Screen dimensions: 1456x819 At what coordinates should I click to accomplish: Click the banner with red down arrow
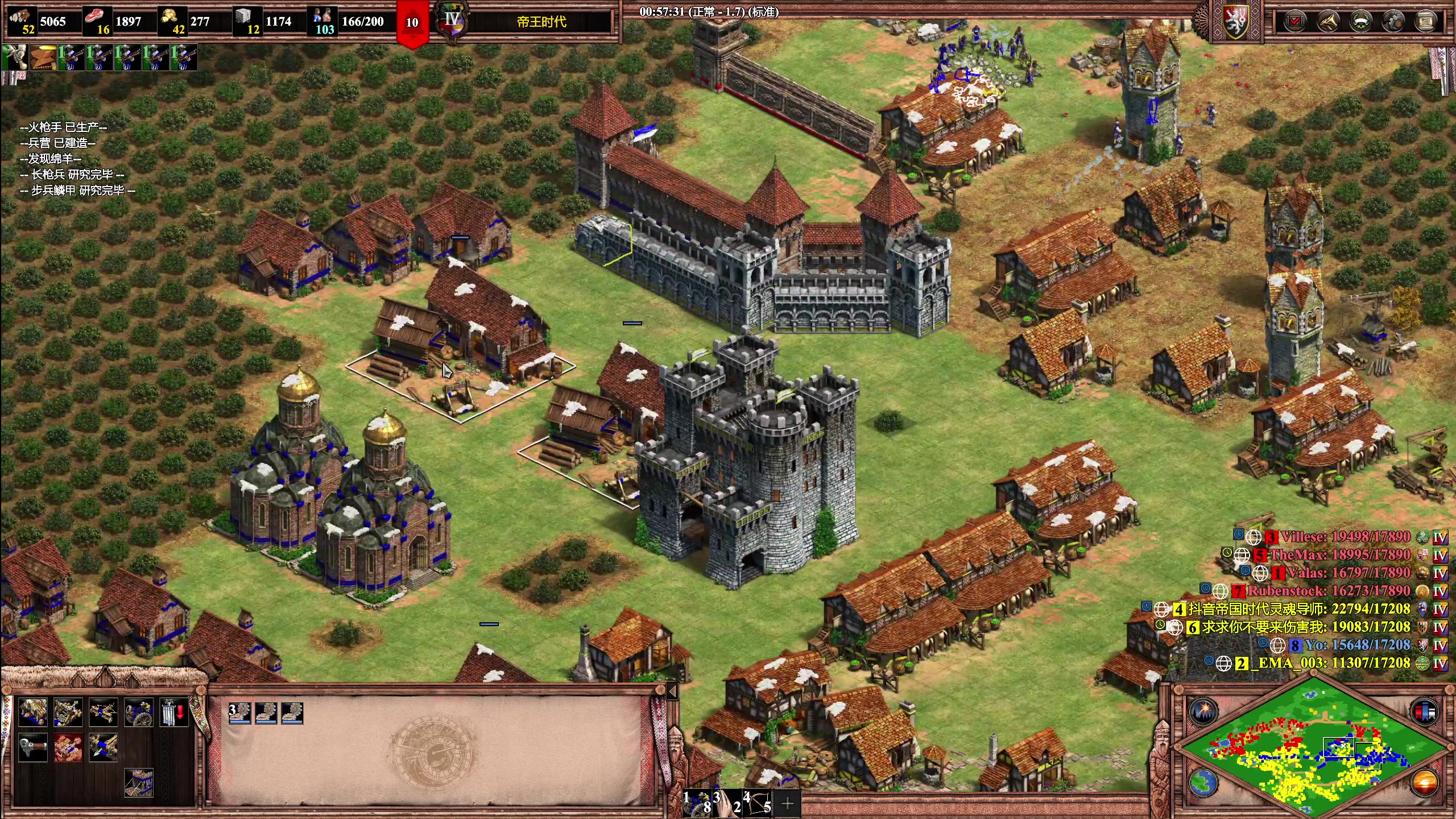(173, 712)
